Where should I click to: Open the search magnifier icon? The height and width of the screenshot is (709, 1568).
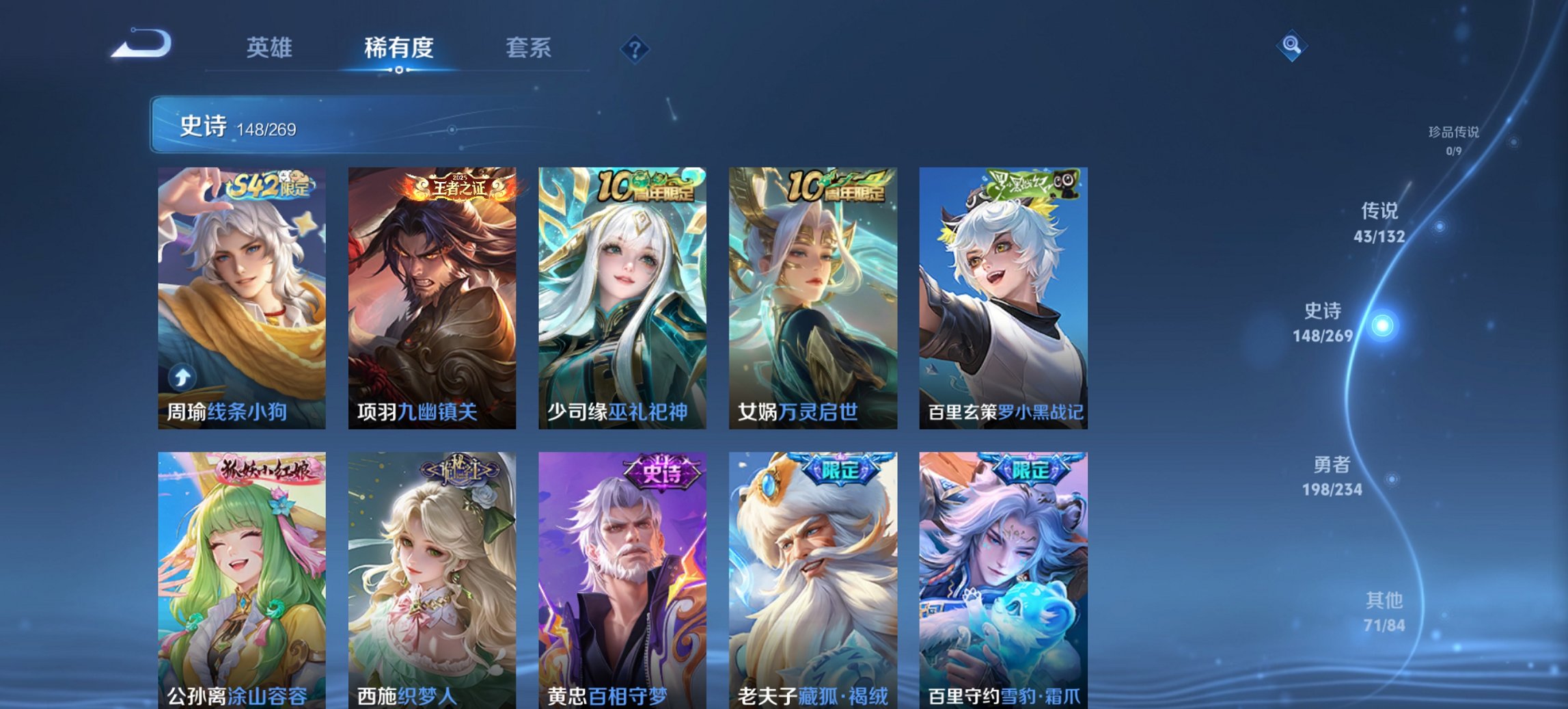tap(1290, 47)
